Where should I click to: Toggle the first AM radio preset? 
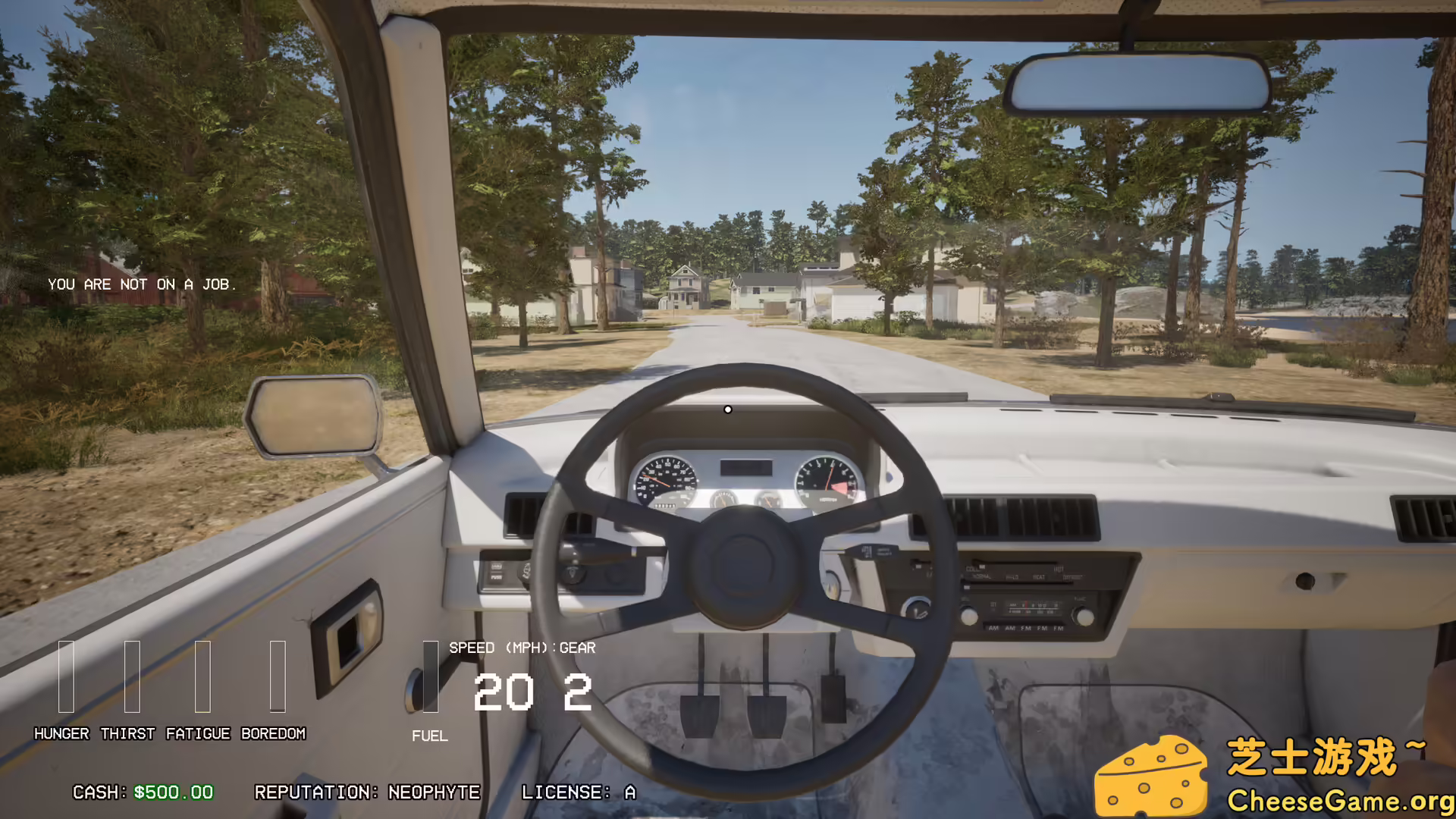pyautogui.click(x=994, y=628)
